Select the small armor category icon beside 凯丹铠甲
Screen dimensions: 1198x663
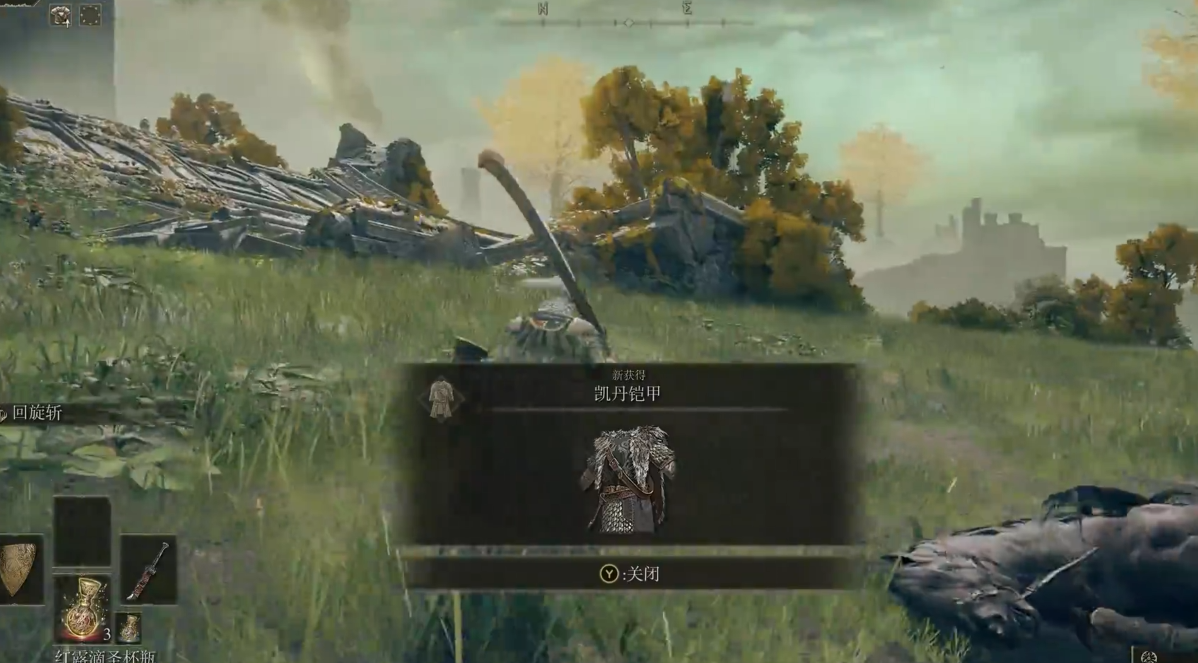tap(440, 398)
